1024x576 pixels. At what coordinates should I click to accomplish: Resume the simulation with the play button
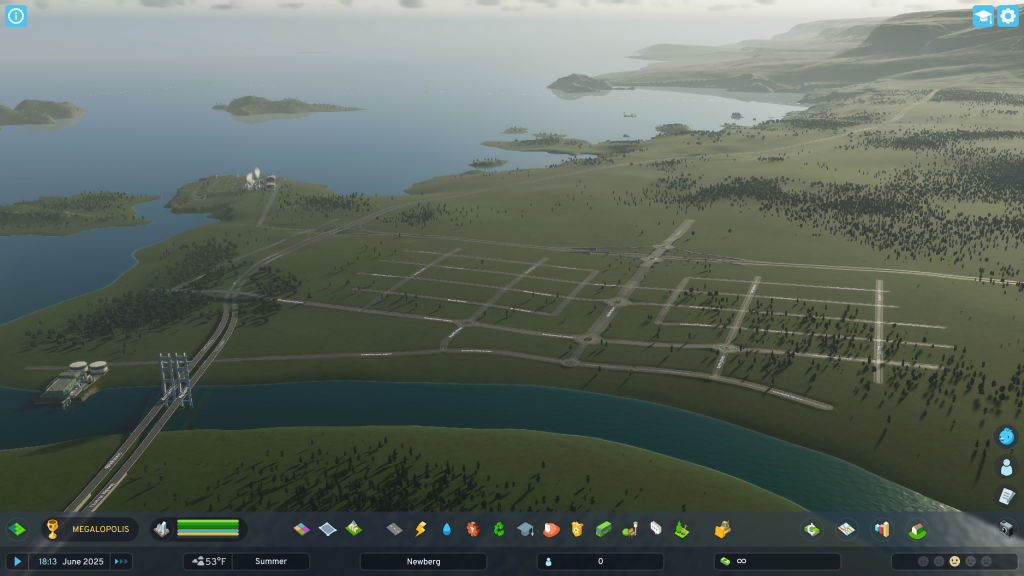click(x=17, y=562)
